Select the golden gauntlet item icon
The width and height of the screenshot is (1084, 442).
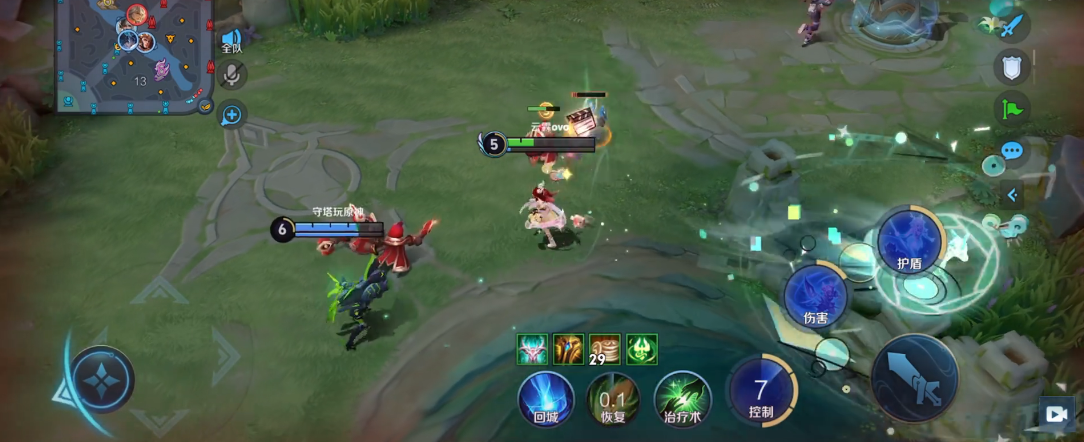[x=568, y=349]
